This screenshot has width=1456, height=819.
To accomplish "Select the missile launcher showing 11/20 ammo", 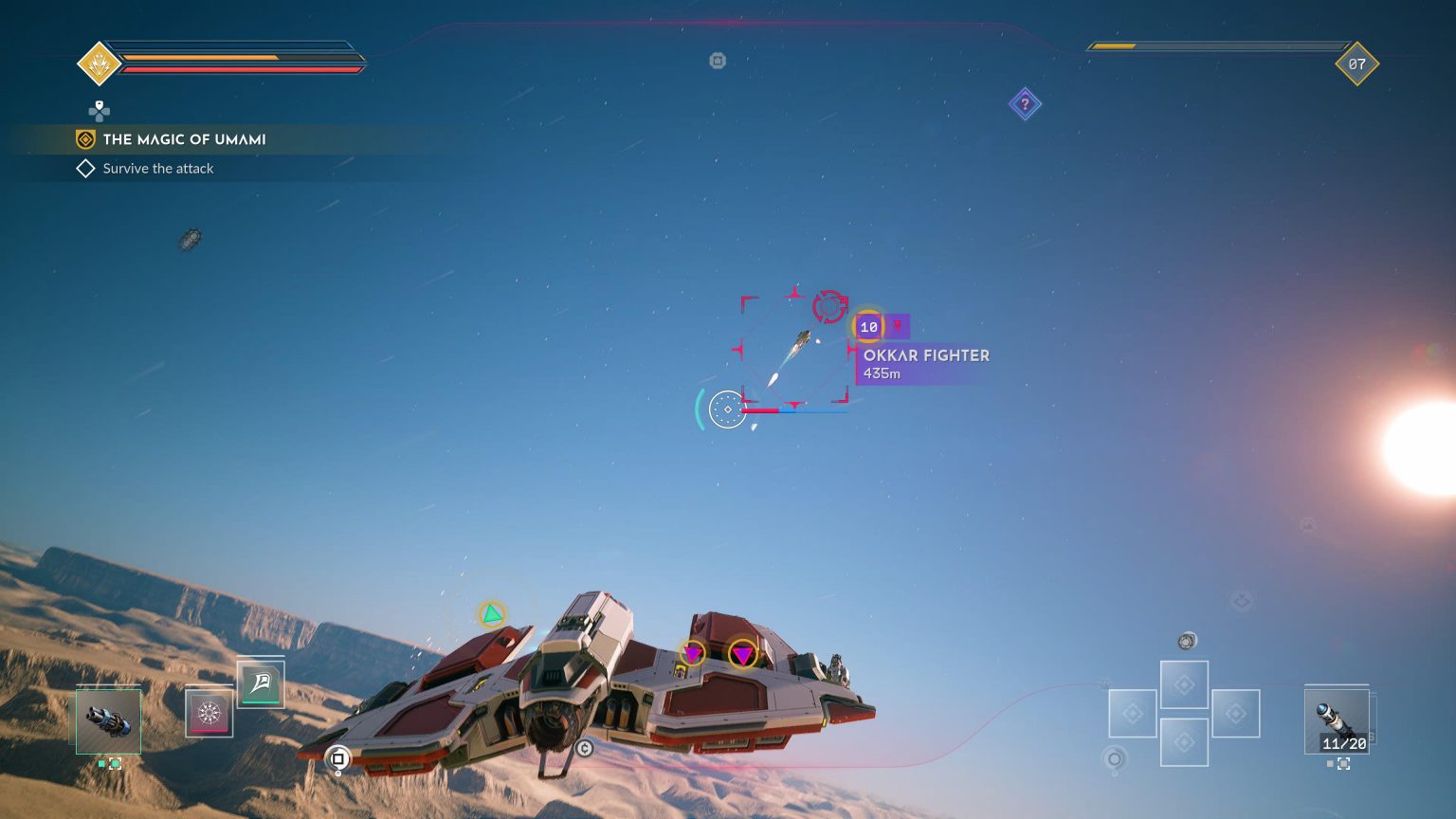I will [x=1337, y=721].
